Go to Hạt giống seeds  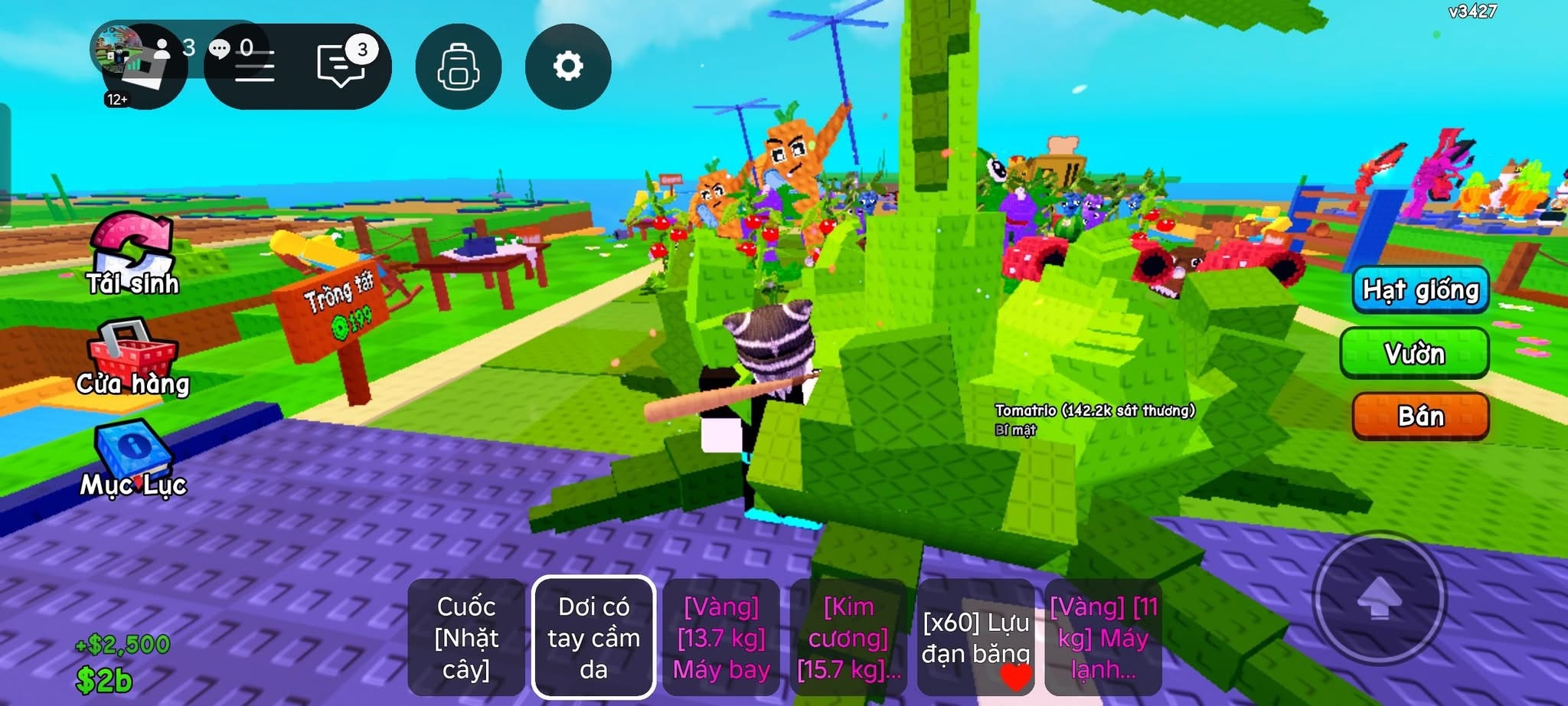point(1420,290)
